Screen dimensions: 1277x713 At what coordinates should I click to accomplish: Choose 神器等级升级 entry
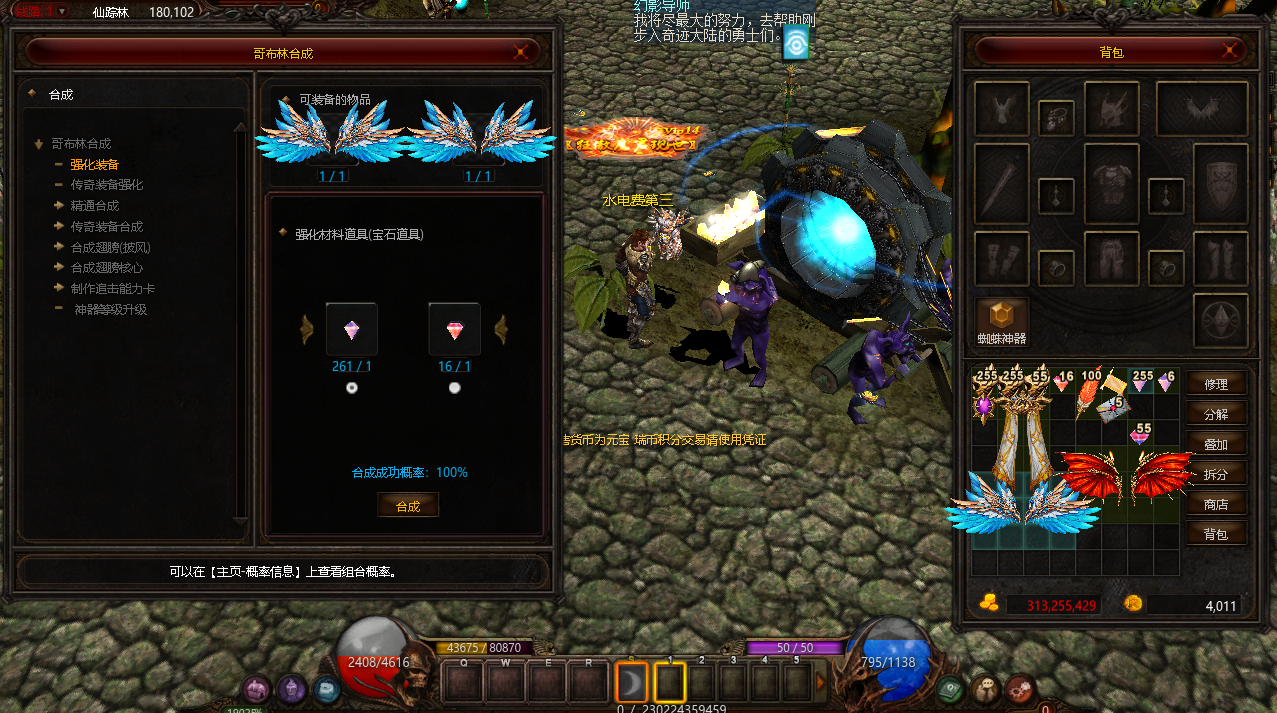(110, 310)
